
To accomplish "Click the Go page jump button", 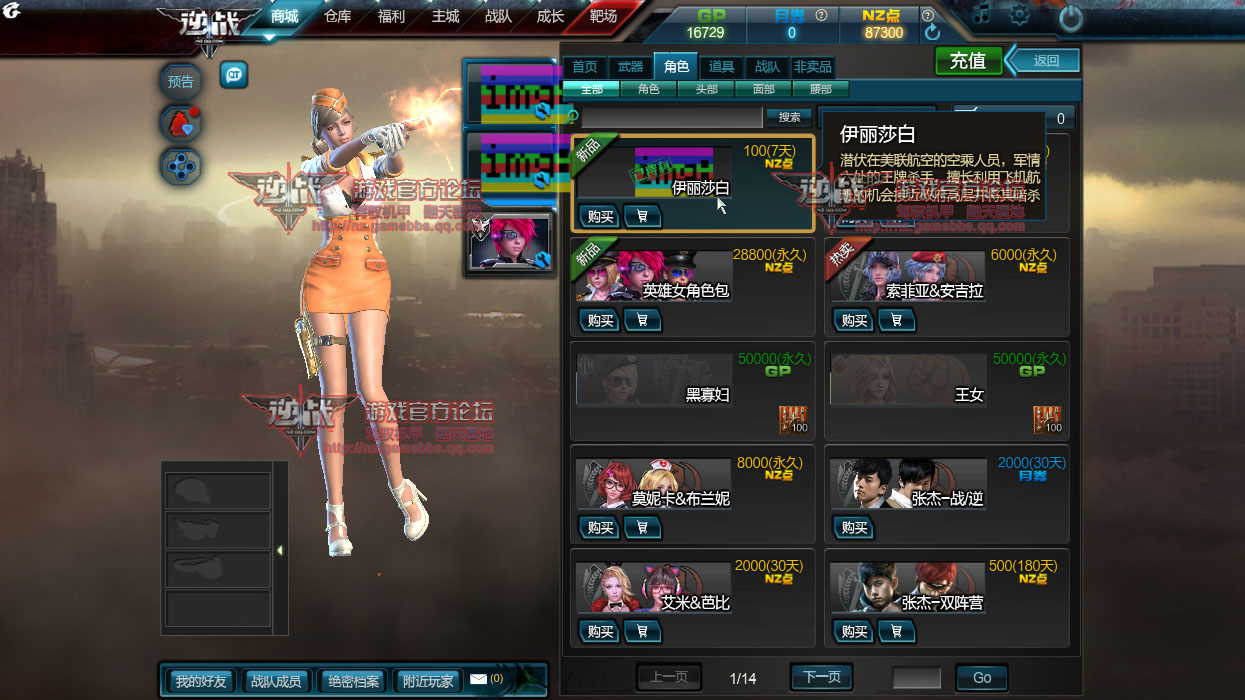I will (981, 677).
